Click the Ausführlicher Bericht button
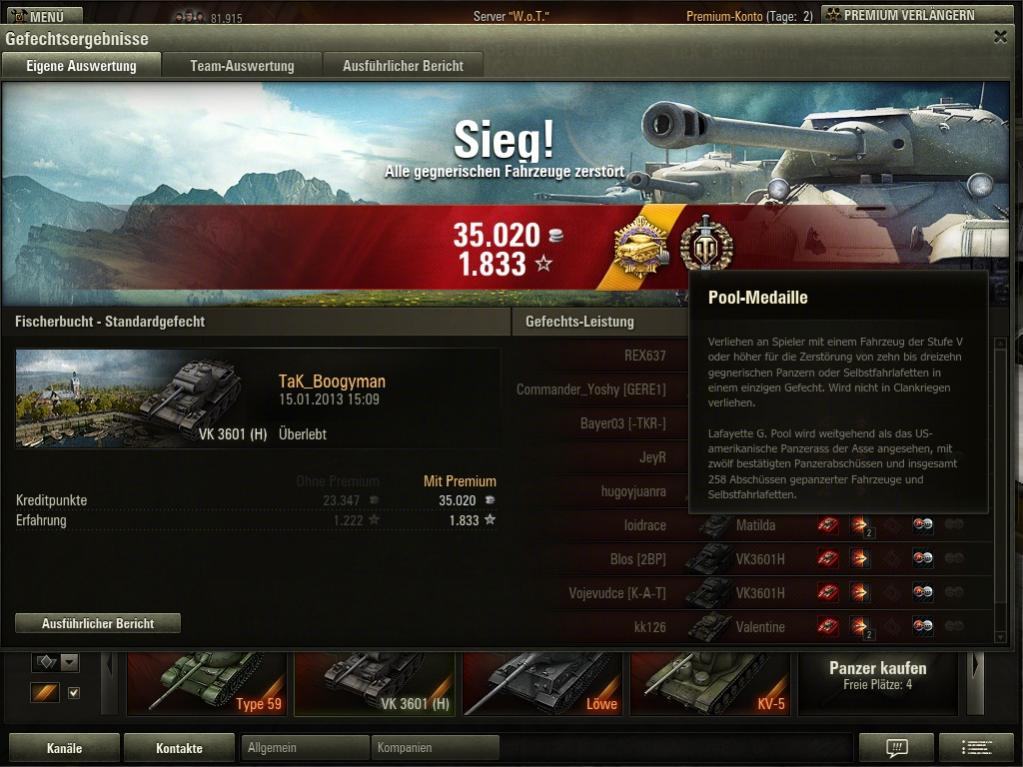Screen dimensions: 1023x767 98,623
